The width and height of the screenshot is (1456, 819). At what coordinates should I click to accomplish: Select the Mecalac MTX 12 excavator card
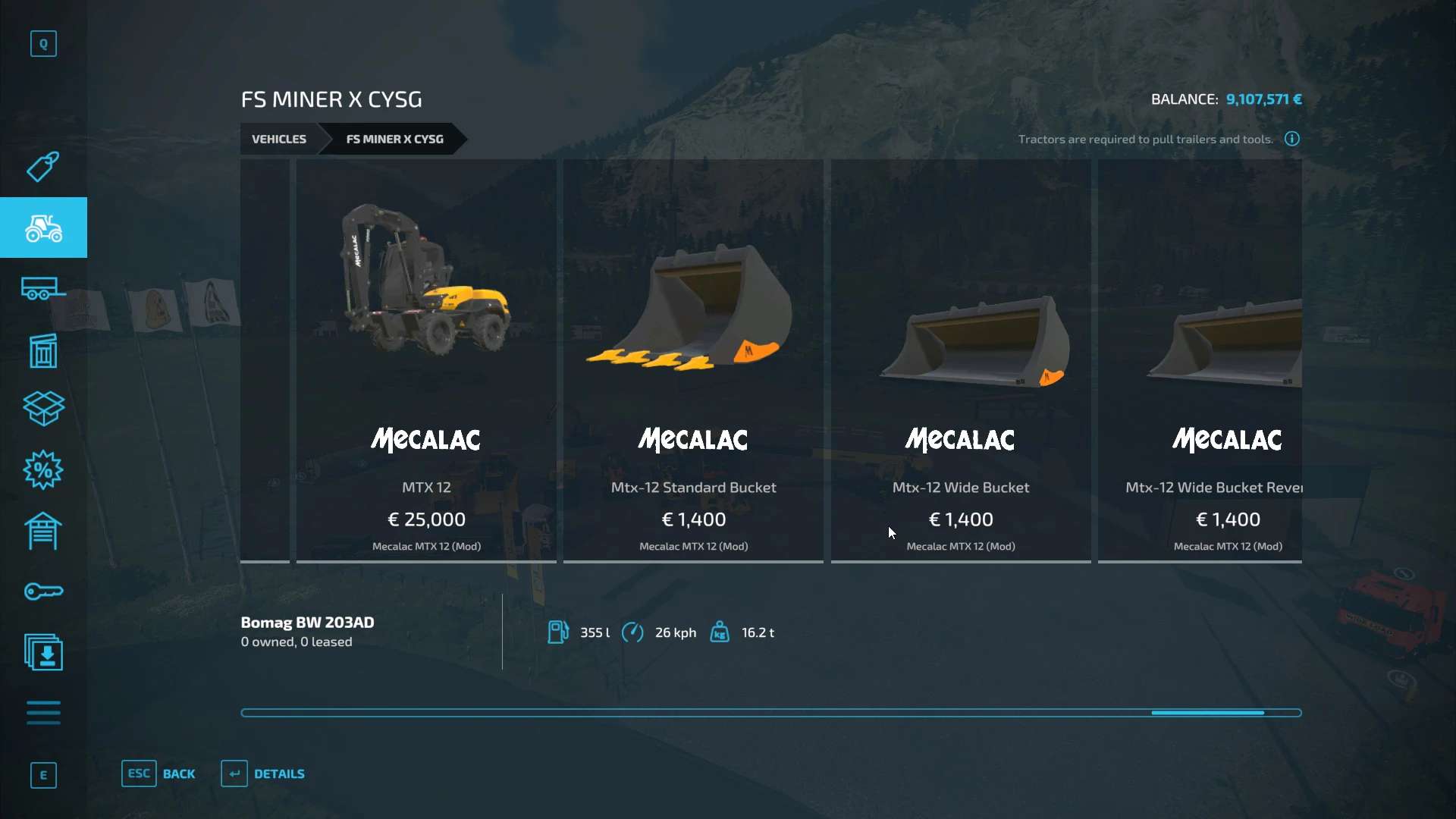426,360
